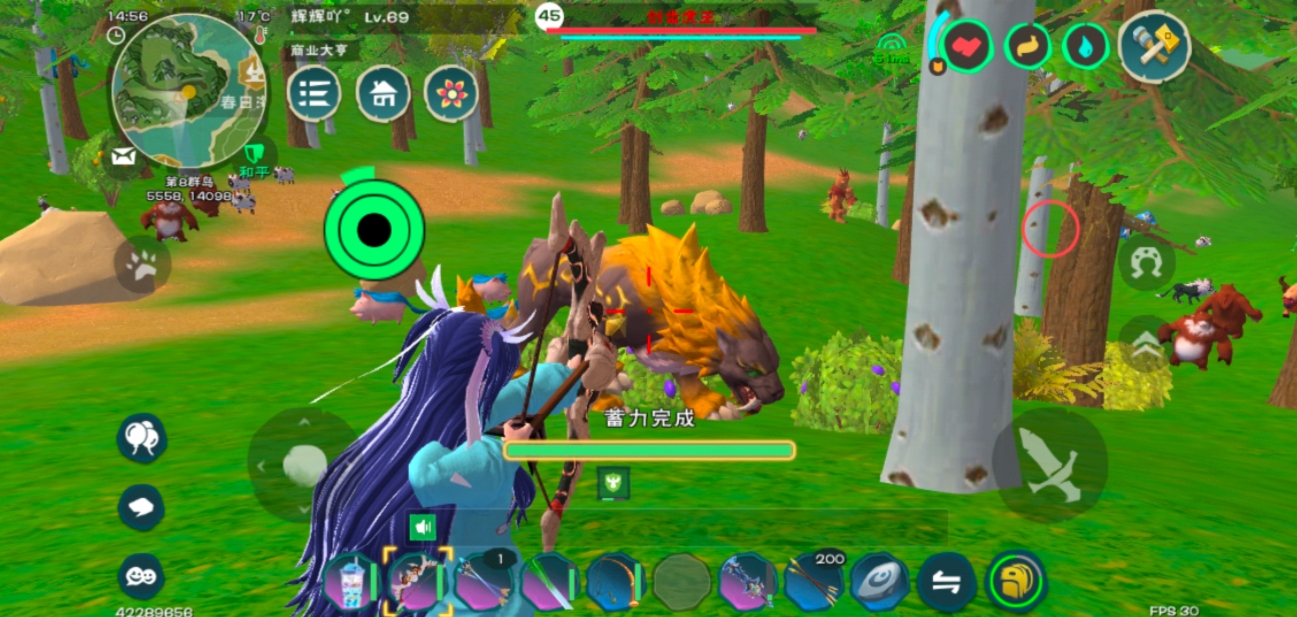Select the arrows slot with 200
The height and width of the screenshot is (617, 1297).
(813, 581)
